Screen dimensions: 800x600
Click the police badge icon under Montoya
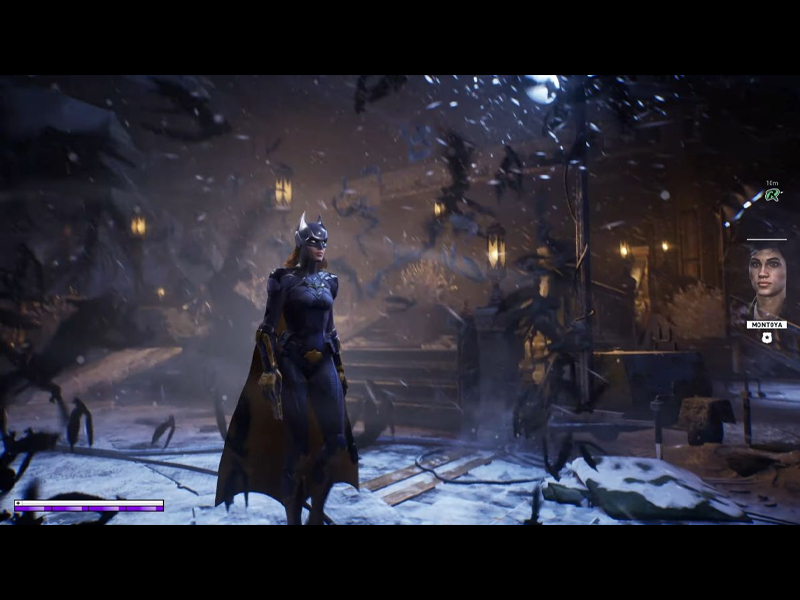click(767, 339)
